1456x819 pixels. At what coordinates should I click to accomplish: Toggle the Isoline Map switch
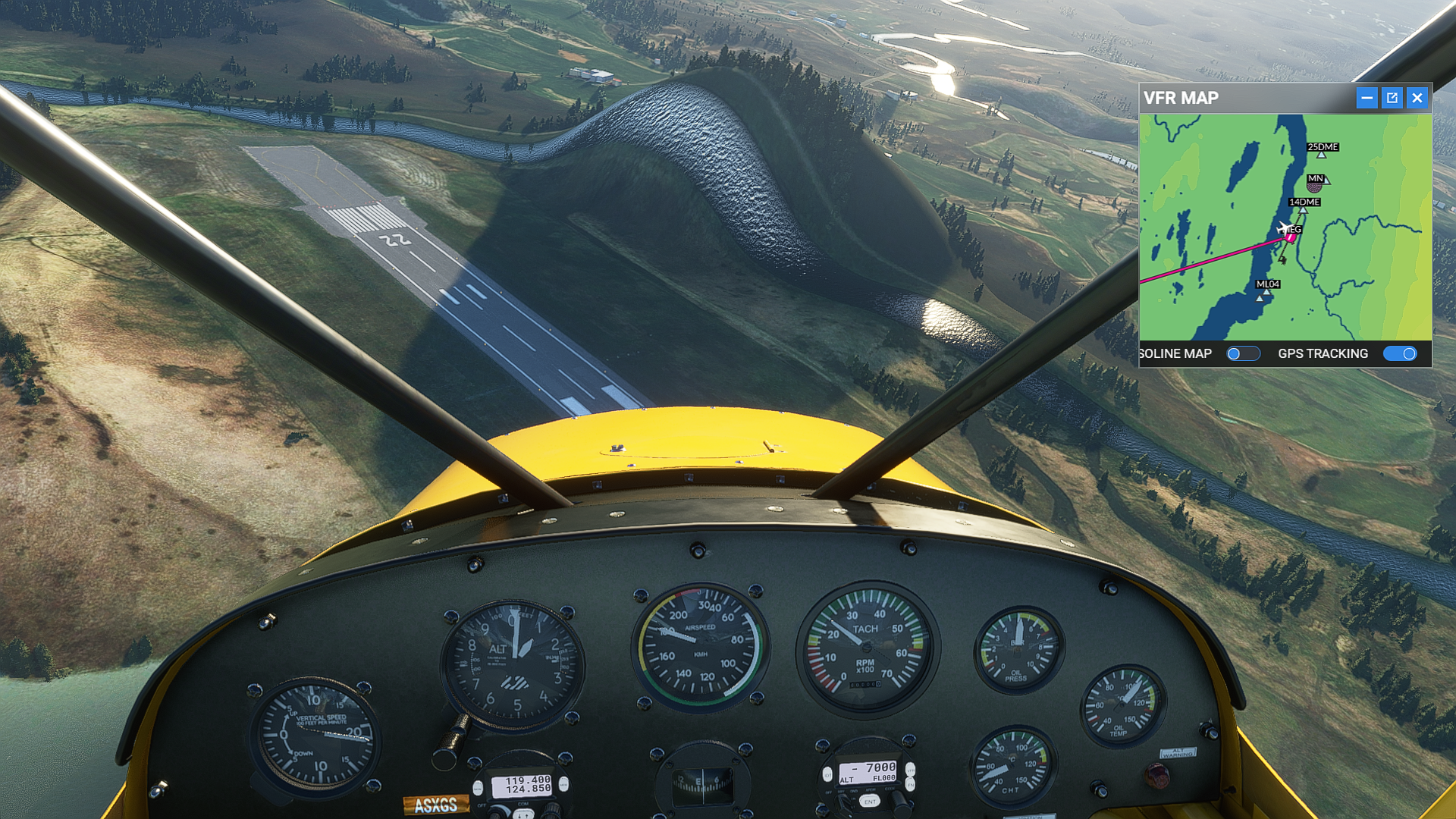[1243, 353]
